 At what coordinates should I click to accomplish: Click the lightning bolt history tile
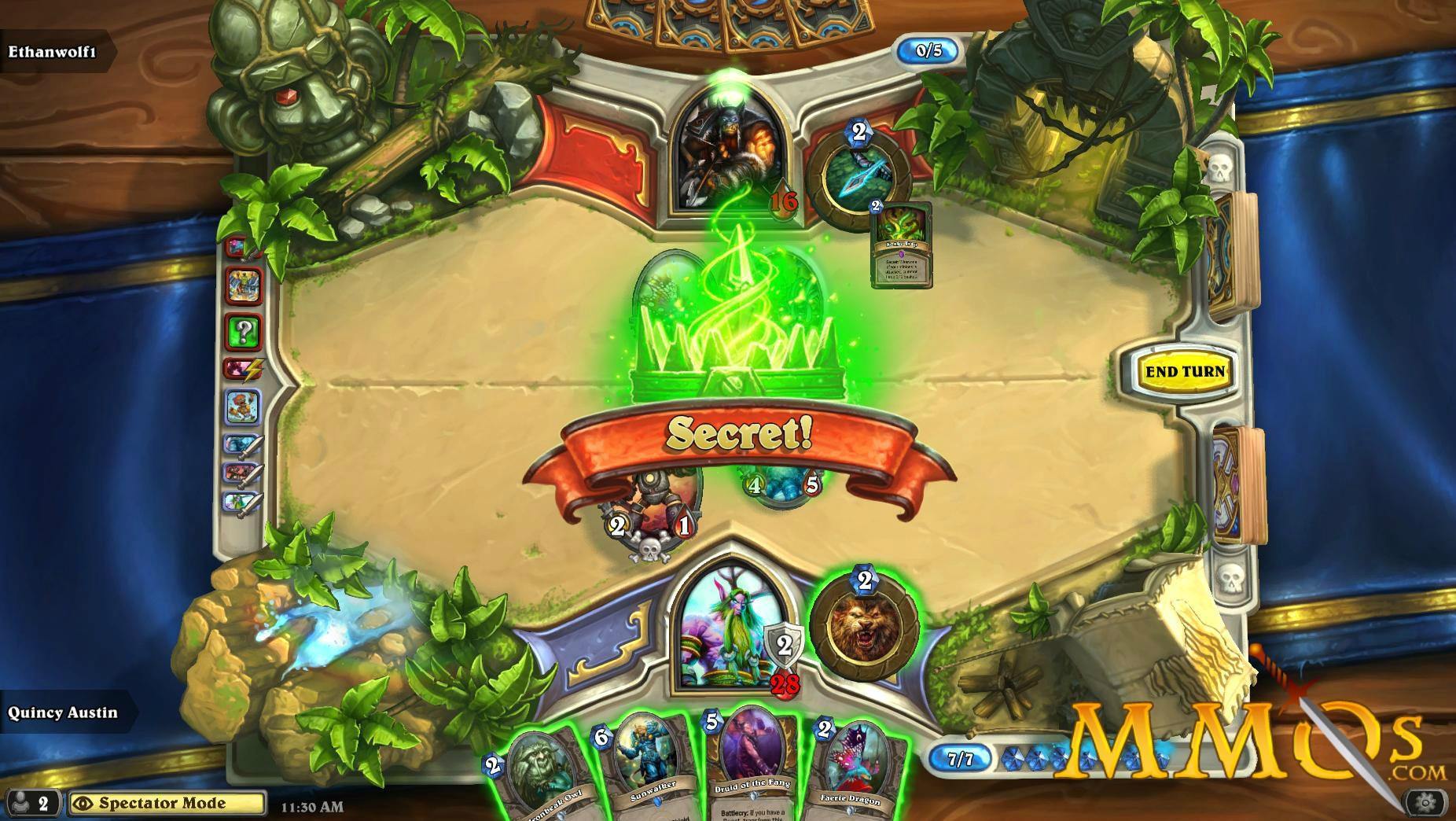tap(246, 366)
